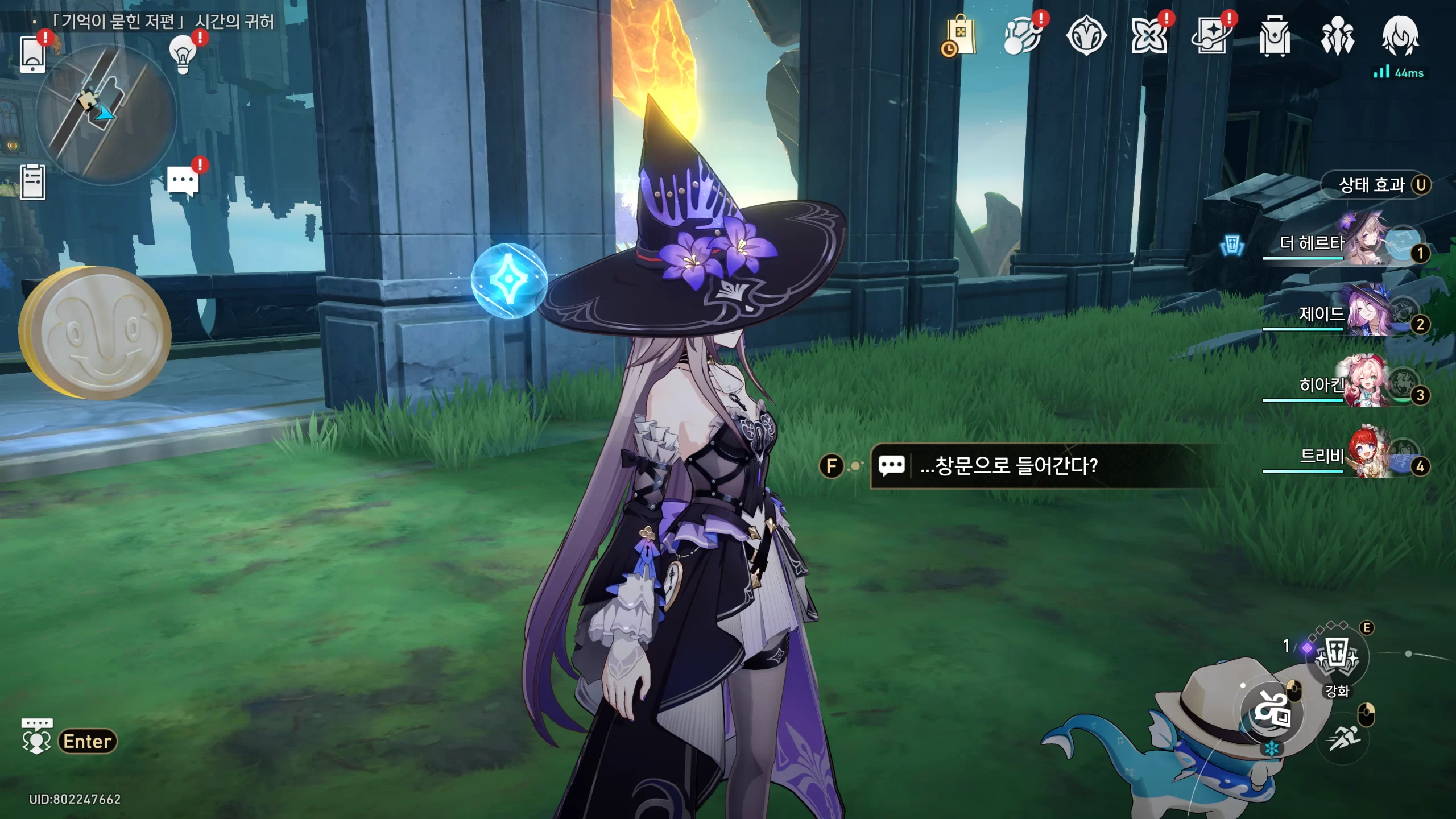
Task: Open the lightbulb tutorial tips
Action: (x=183, y=54)
